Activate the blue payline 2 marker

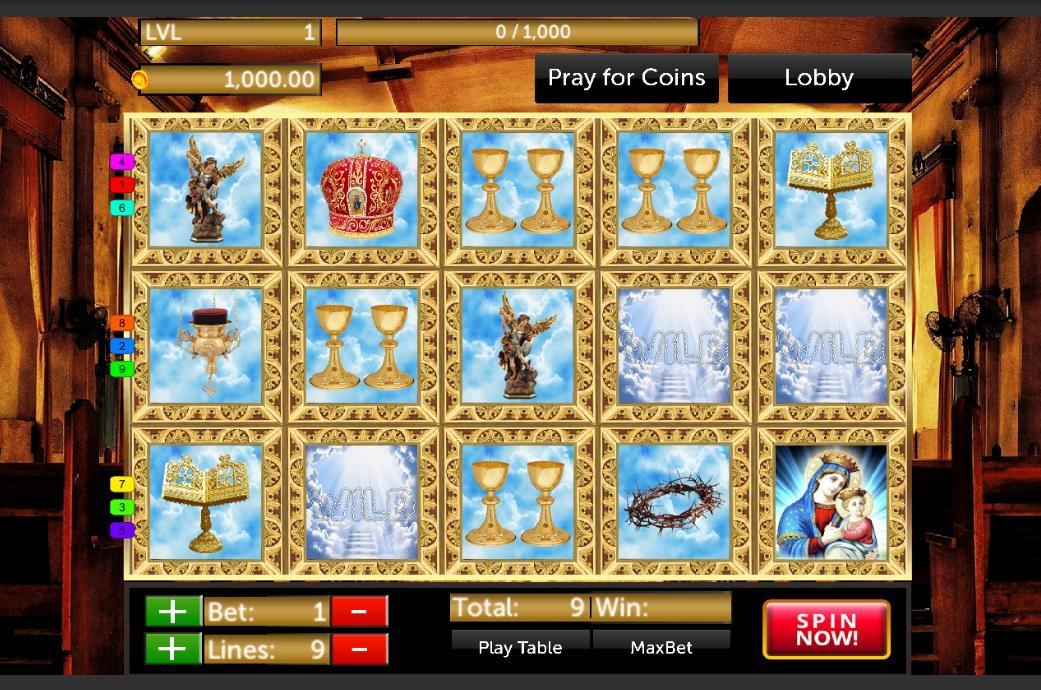click(x=122, y=346)
